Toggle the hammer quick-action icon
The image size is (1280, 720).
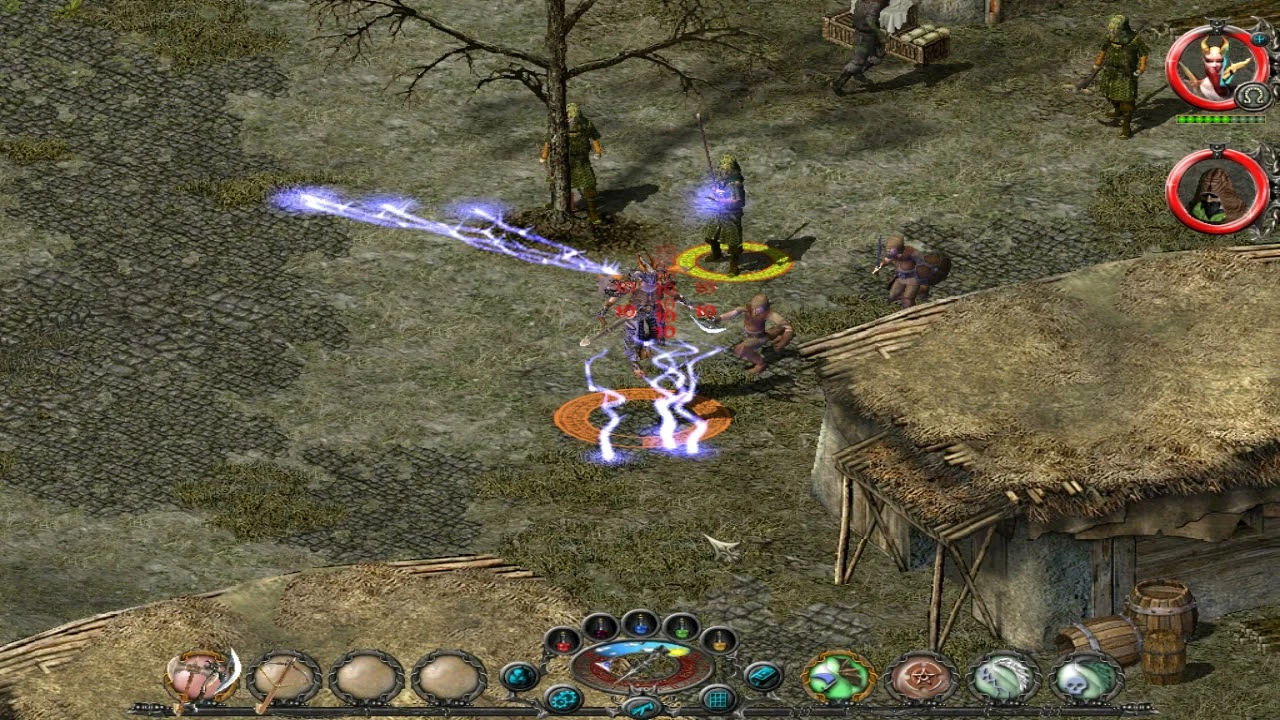point(641,708)
